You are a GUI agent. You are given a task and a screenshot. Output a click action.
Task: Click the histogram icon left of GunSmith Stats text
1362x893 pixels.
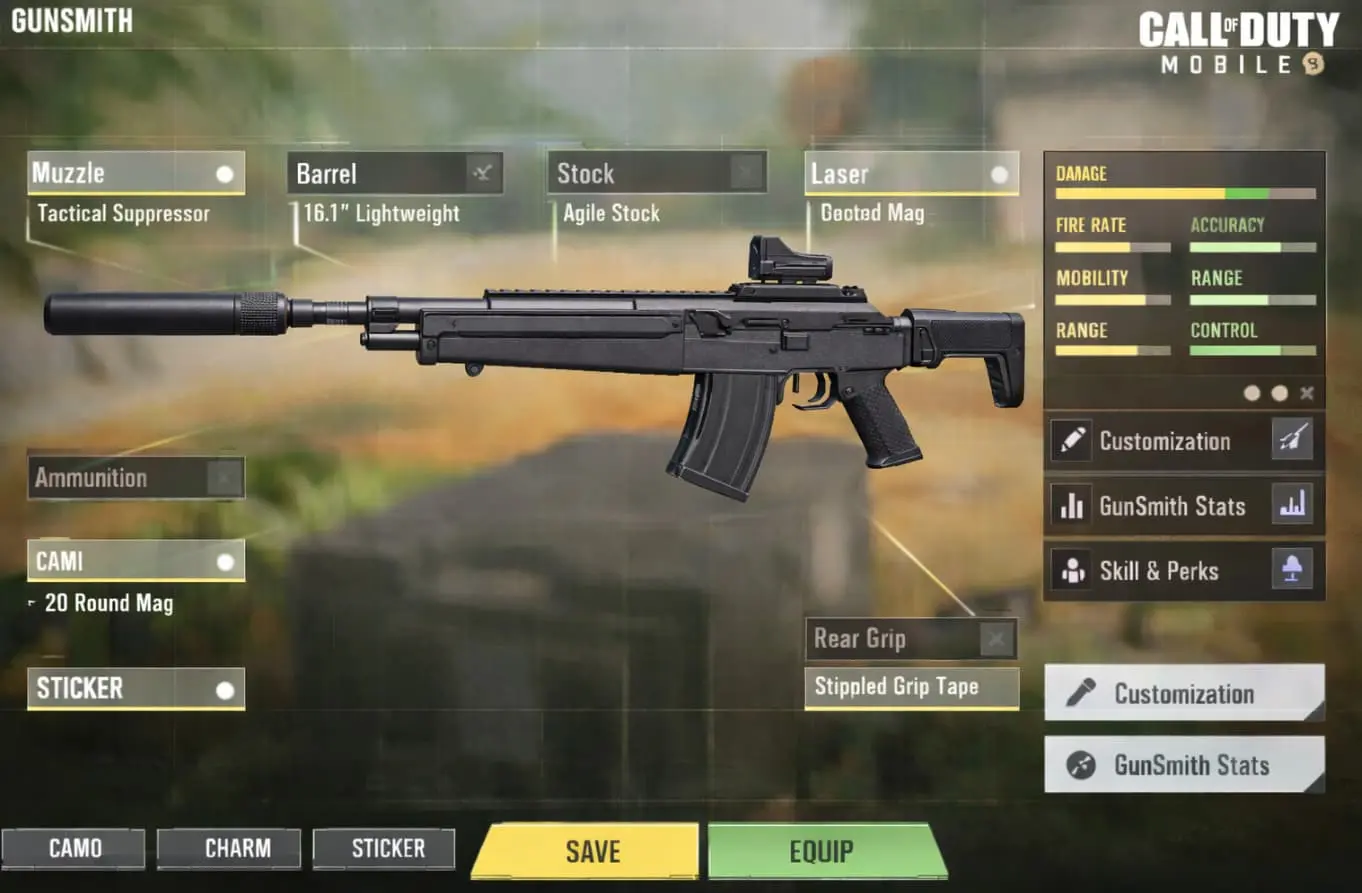click(1071, 505)
